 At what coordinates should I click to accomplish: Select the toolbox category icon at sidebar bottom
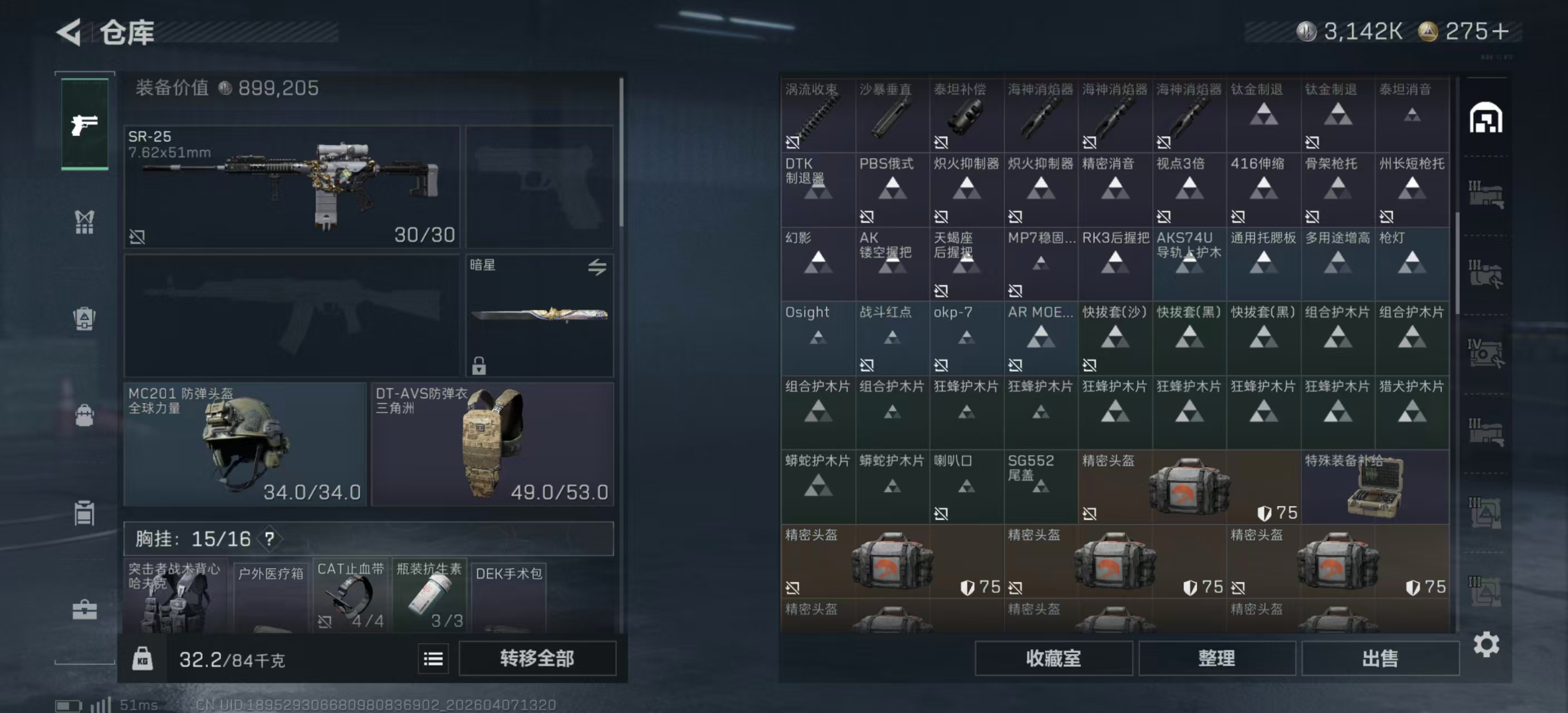[x=84, y=609]
